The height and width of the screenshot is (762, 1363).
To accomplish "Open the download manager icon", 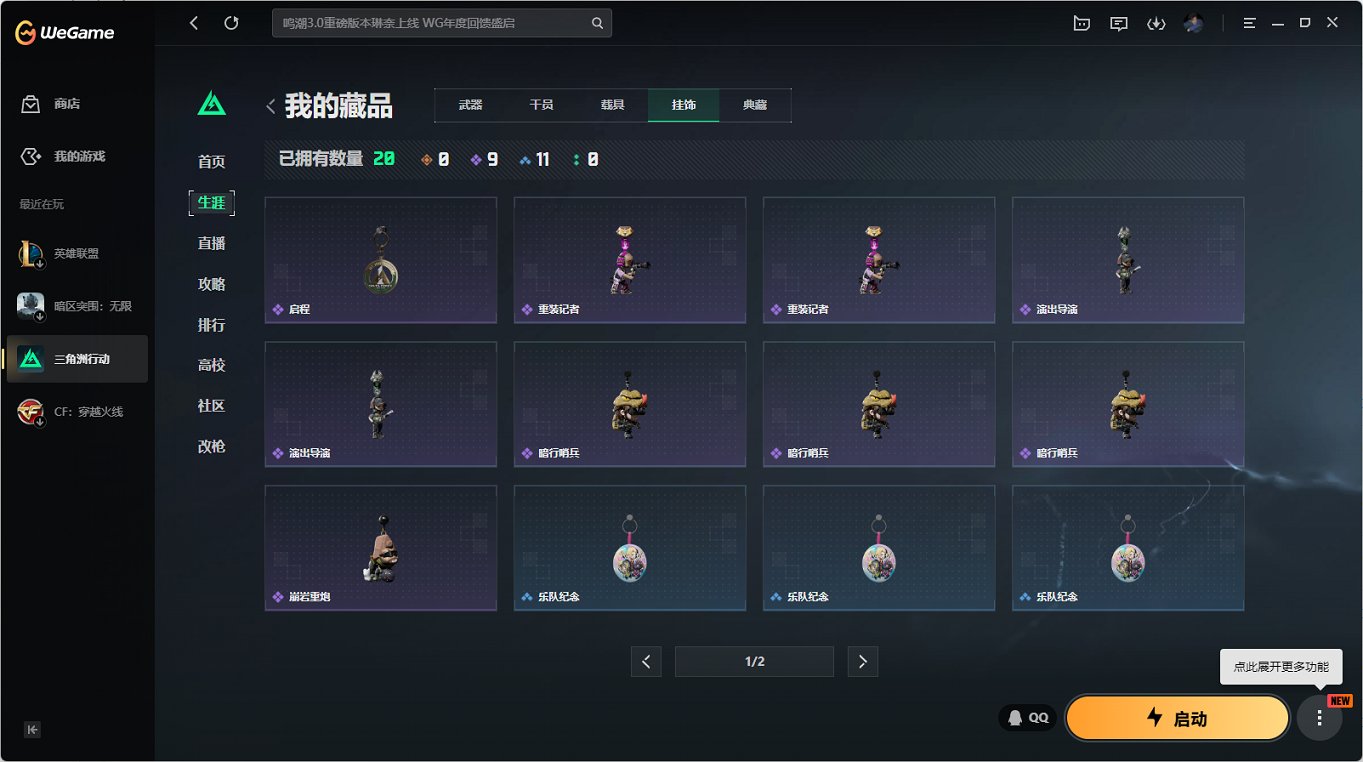I will 1156,22.
